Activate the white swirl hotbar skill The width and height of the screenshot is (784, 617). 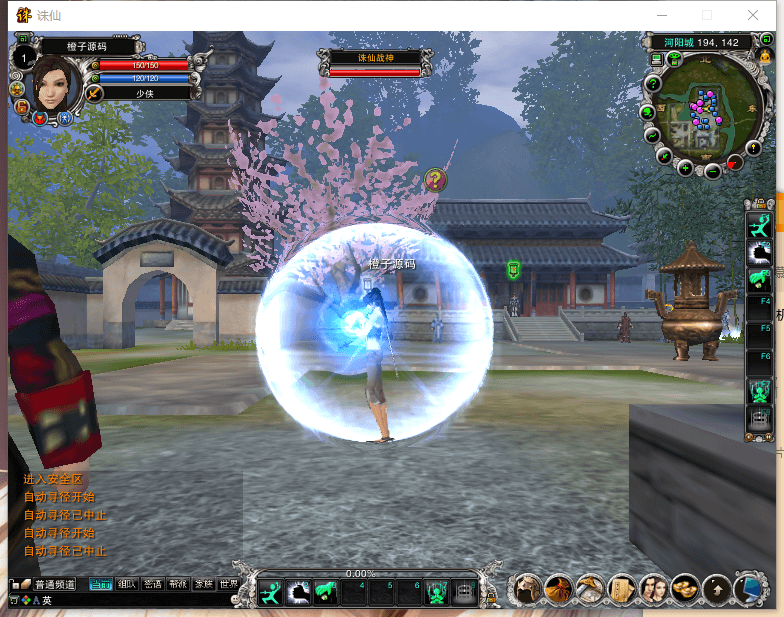pyautogui.click(x=298, y=593)
